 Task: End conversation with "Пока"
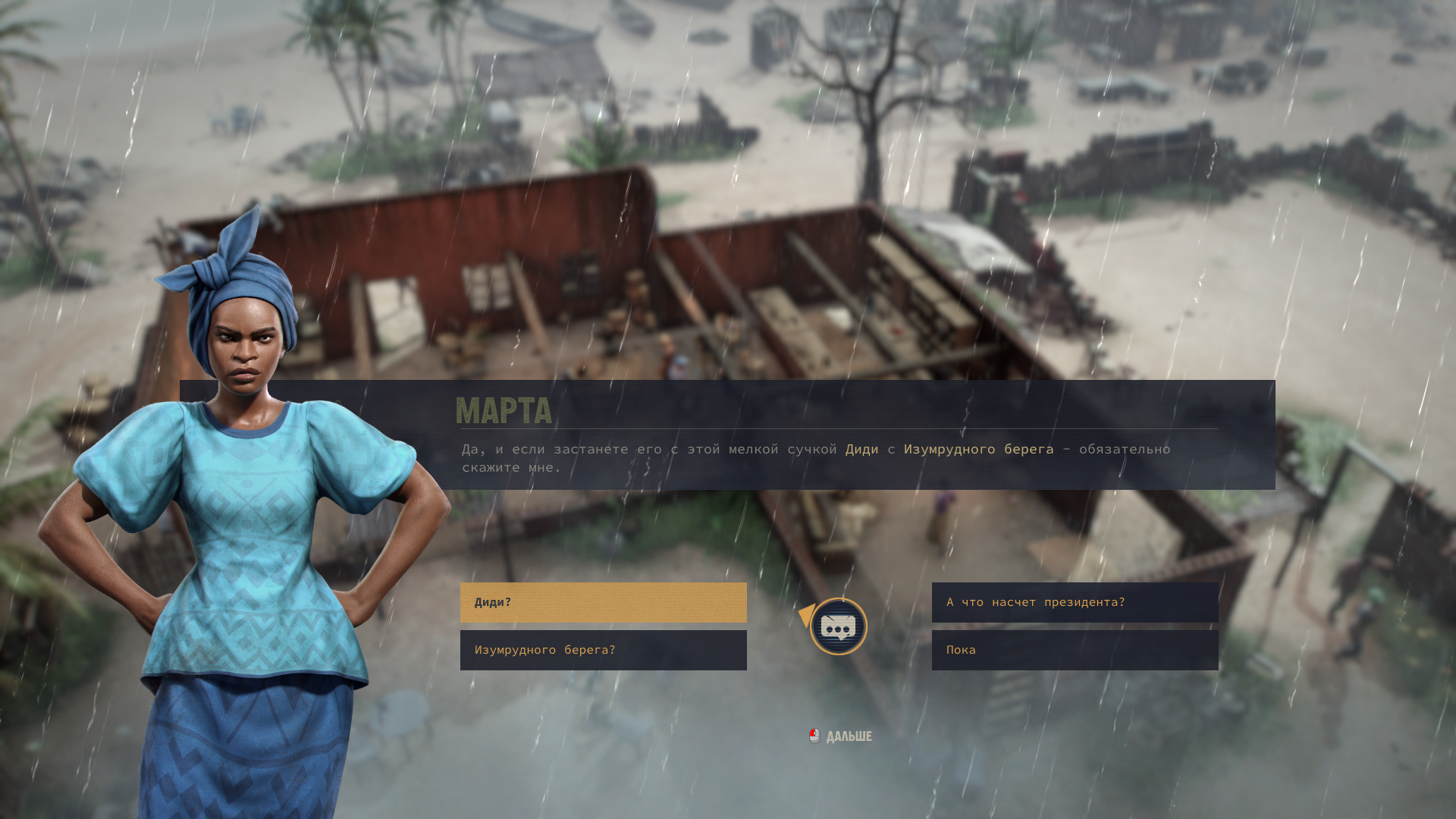pos(1075,650)
